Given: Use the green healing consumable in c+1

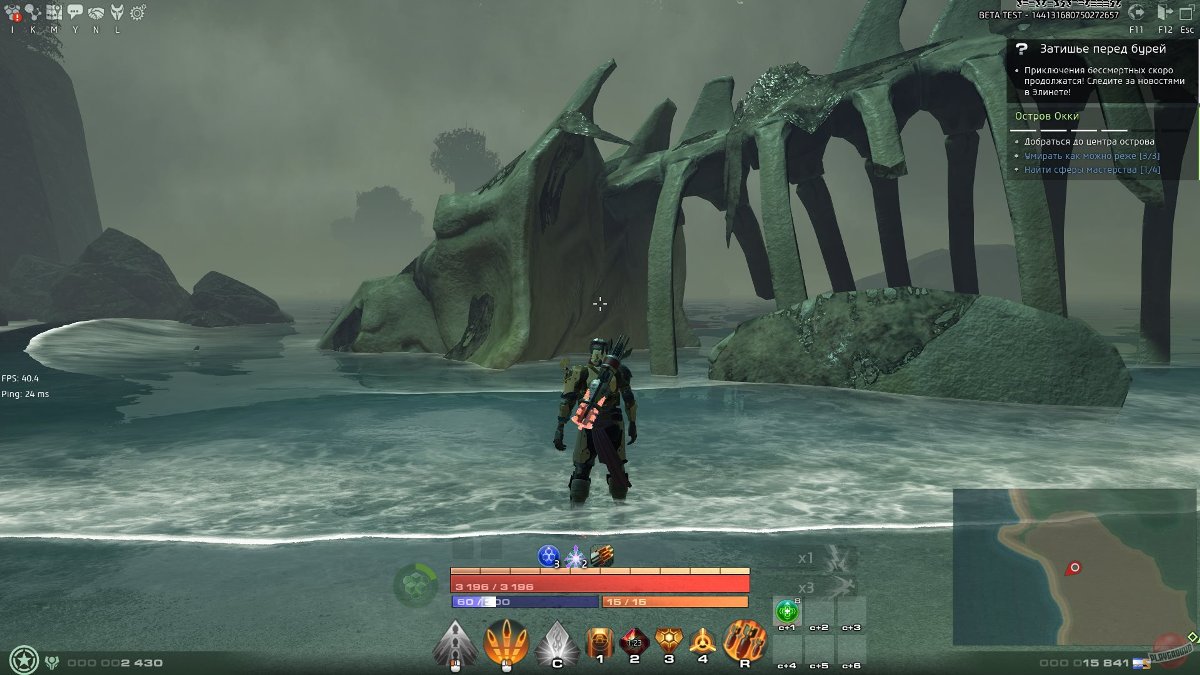Looking at the screenshot, I should point(787,610).
